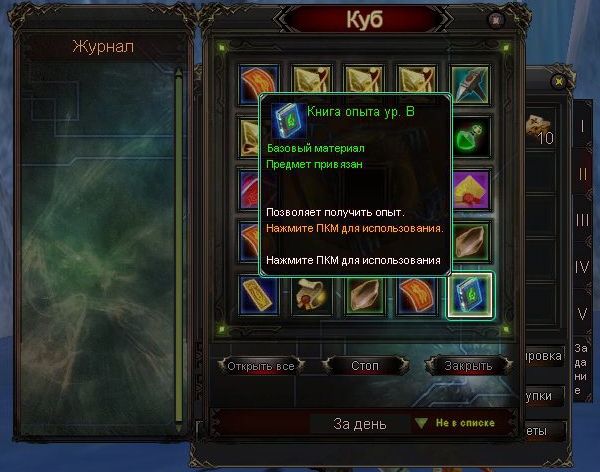600x472 pixels.
Task: Select the green potion flask slot
Action: point(469,137)
